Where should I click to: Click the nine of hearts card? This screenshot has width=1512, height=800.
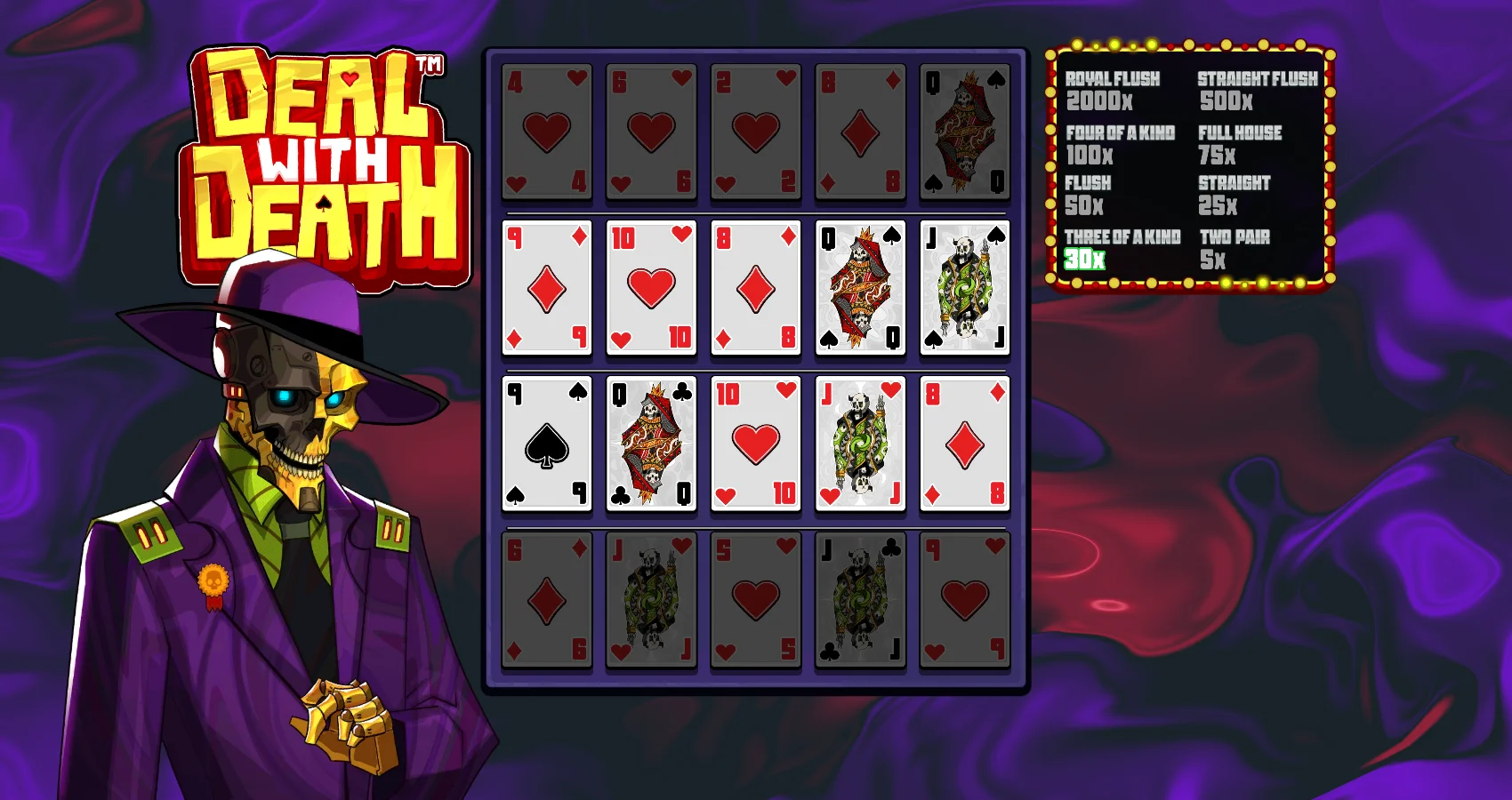click(x=964, y=600)
